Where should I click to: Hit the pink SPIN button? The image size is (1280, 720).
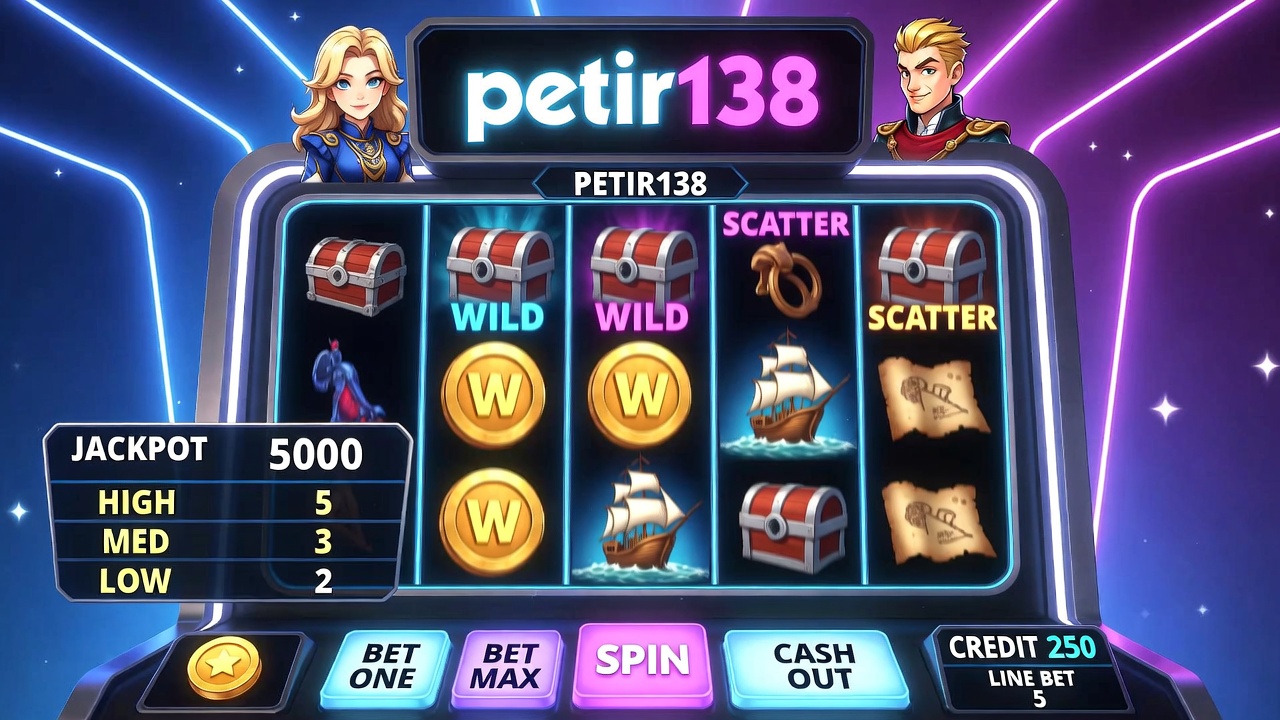point(643,661)
